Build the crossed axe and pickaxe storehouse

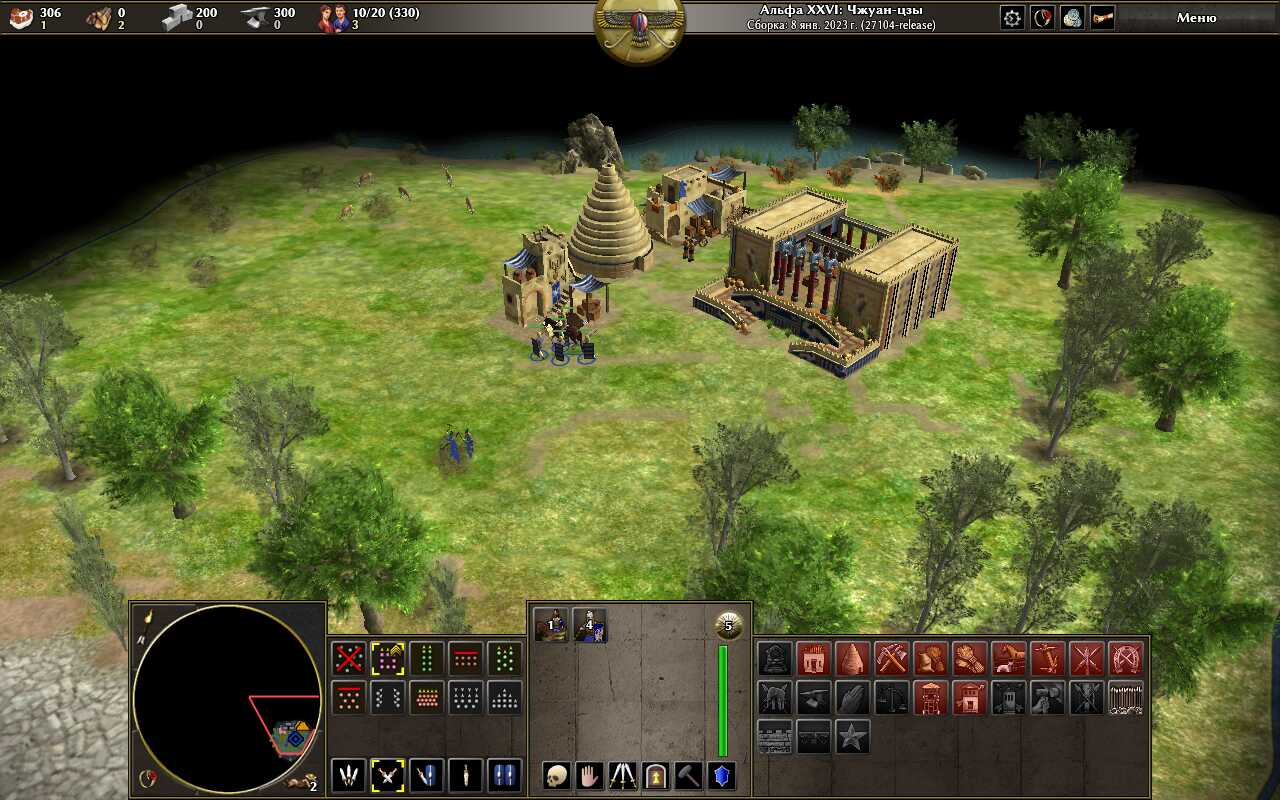pos(891,658)
